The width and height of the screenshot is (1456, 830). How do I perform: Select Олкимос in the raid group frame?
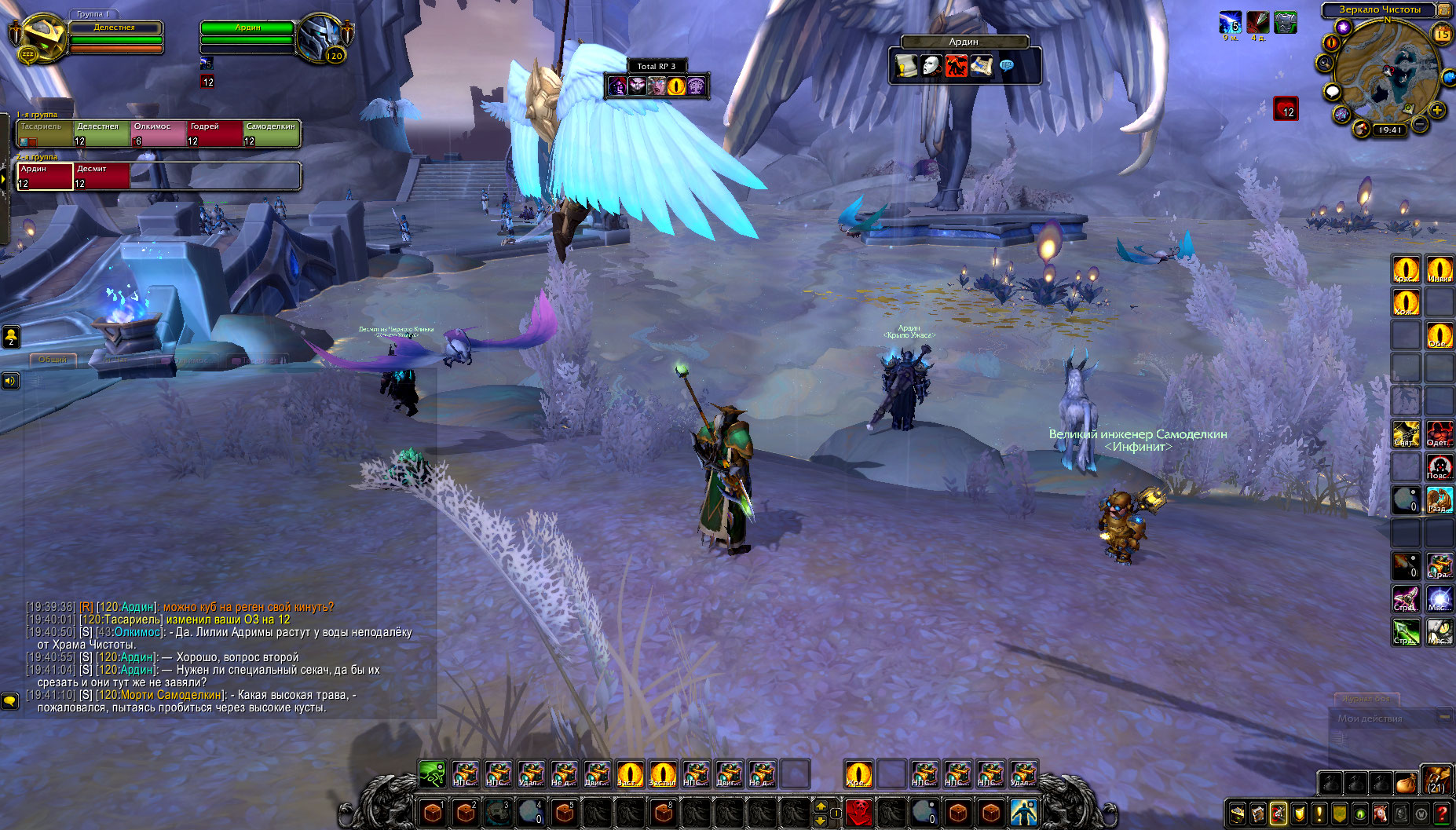[158, 133]
